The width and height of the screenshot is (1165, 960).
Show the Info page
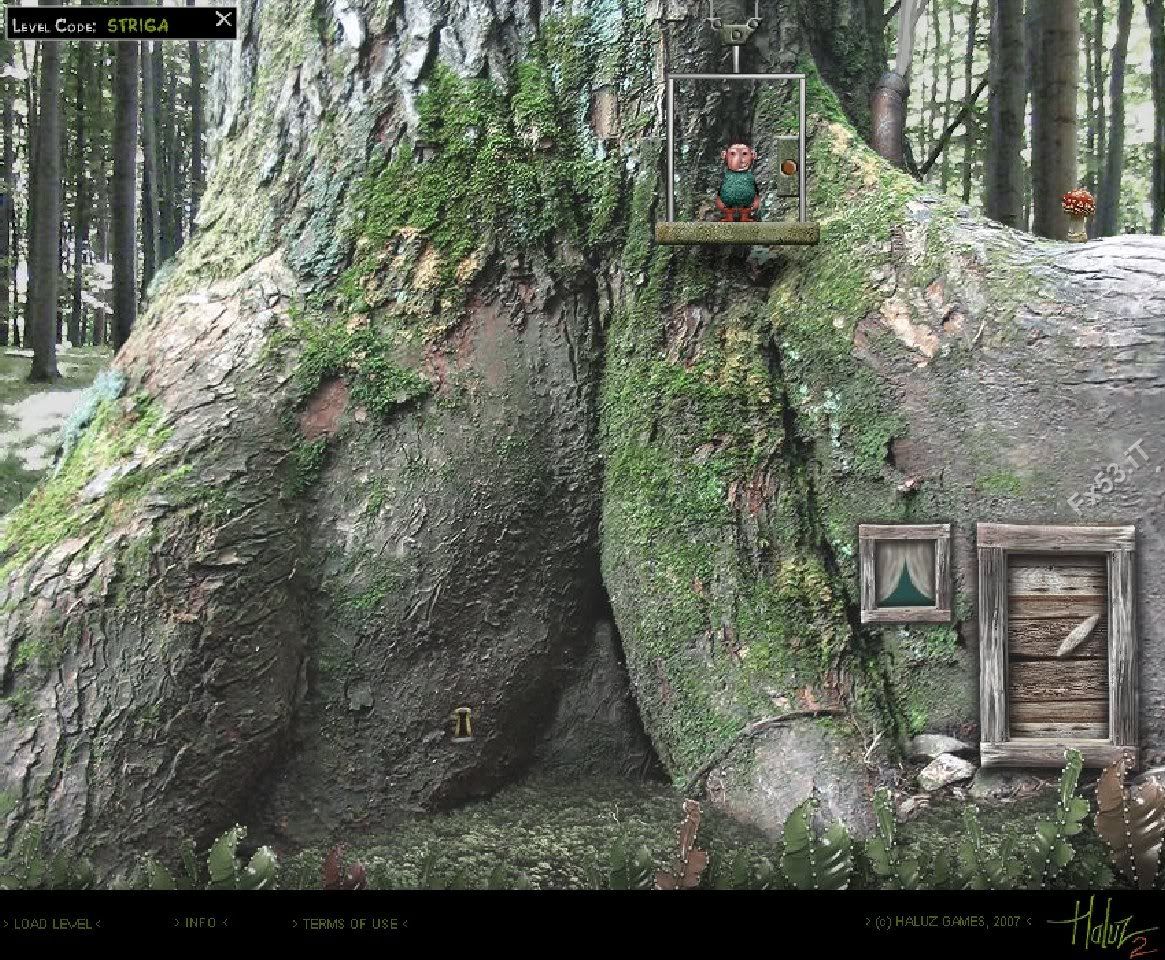click(200, 922)
